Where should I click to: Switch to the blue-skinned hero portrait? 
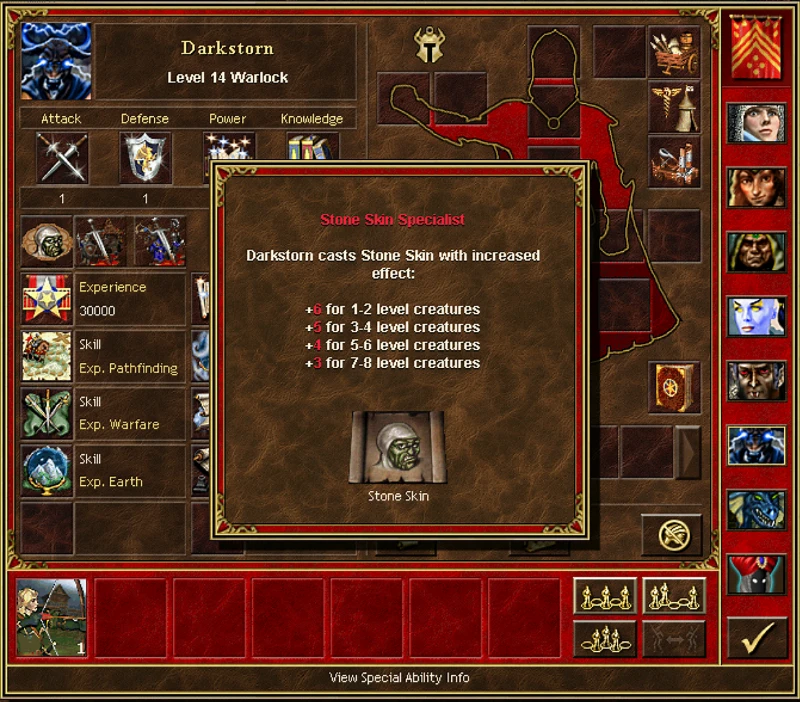(756, 317)
